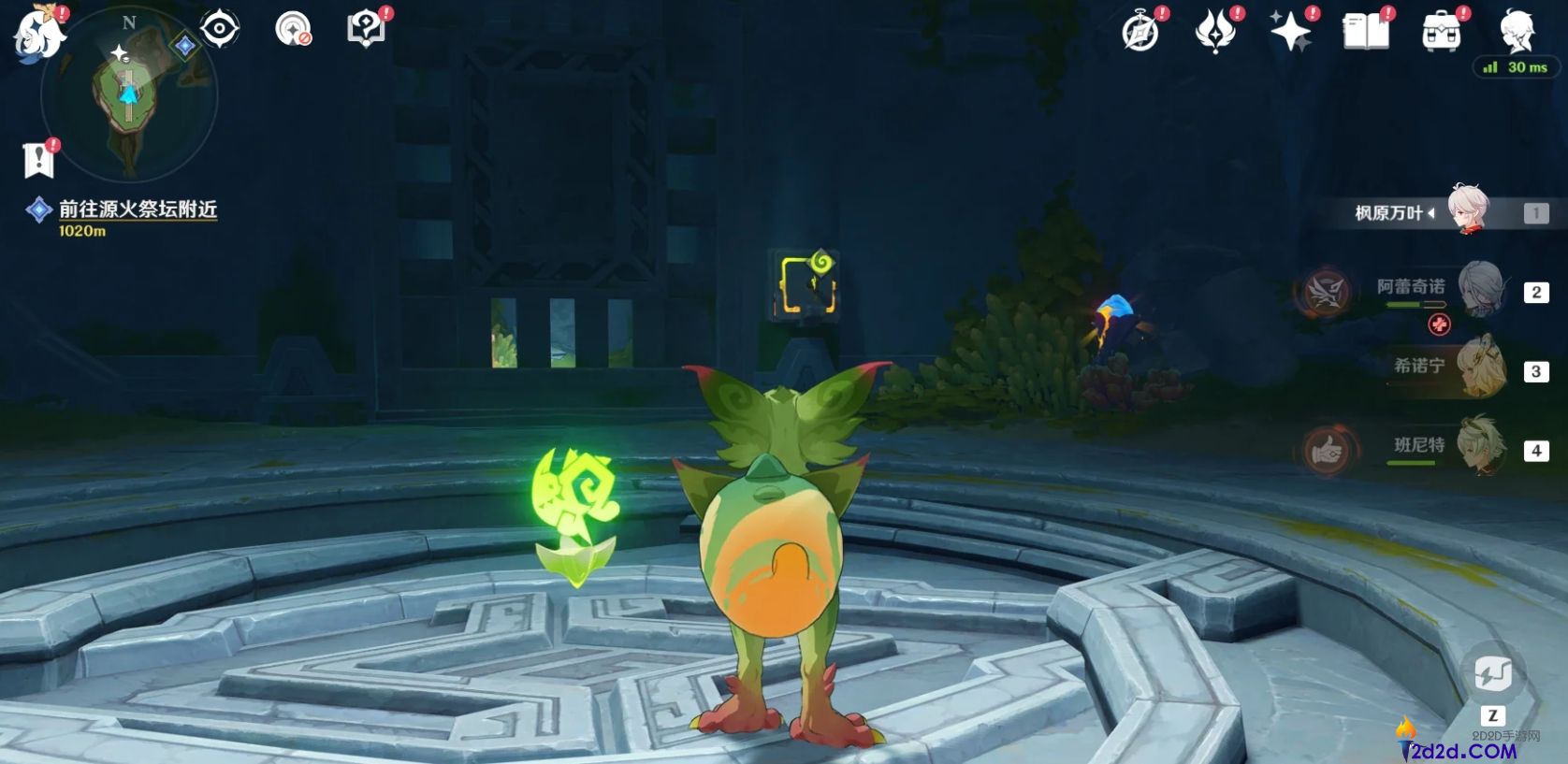
Task: Open the open-book handbook icon
Action: click(x=1366, y=33)
